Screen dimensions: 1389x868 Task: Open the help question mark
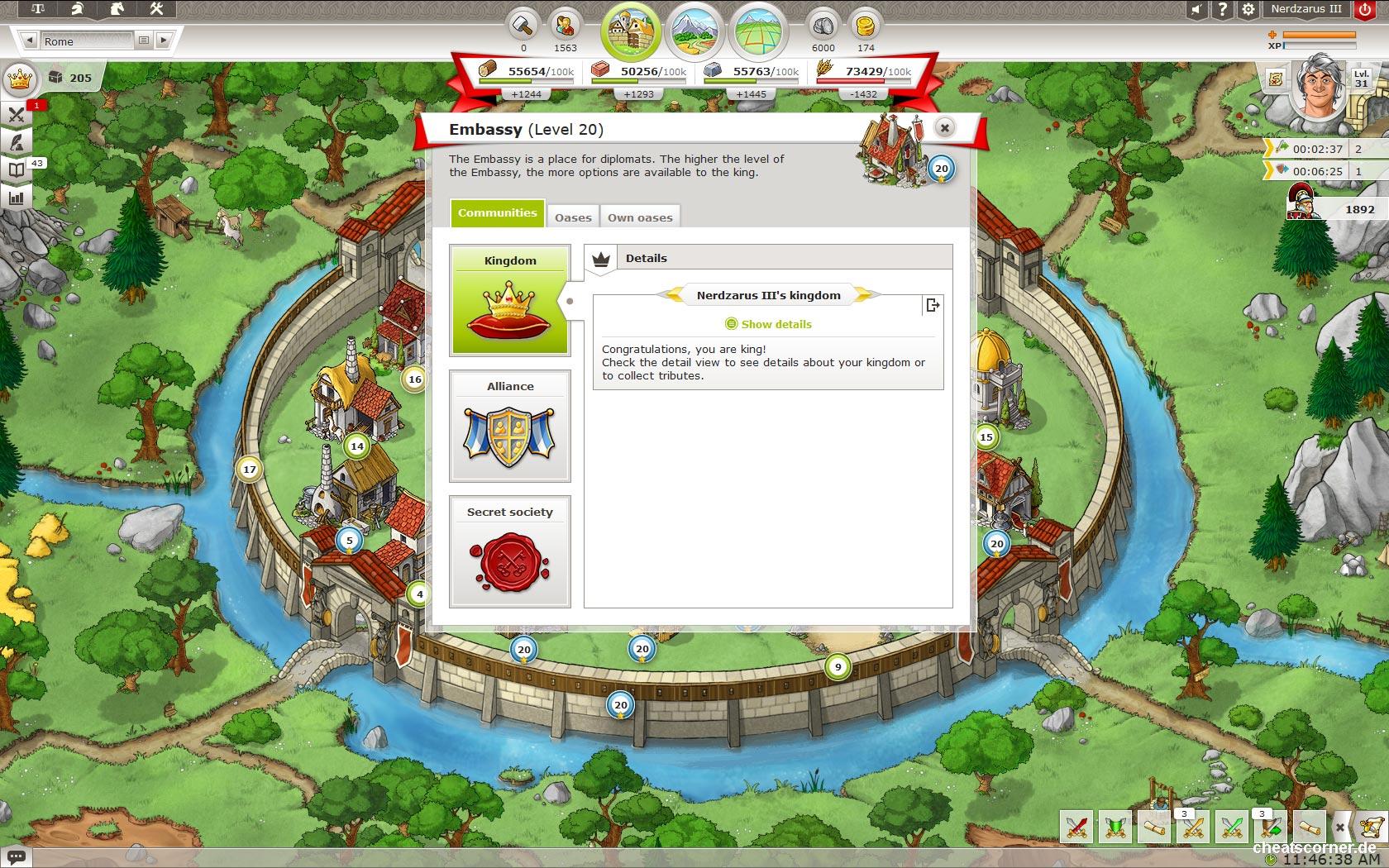tap(1221, 9)
